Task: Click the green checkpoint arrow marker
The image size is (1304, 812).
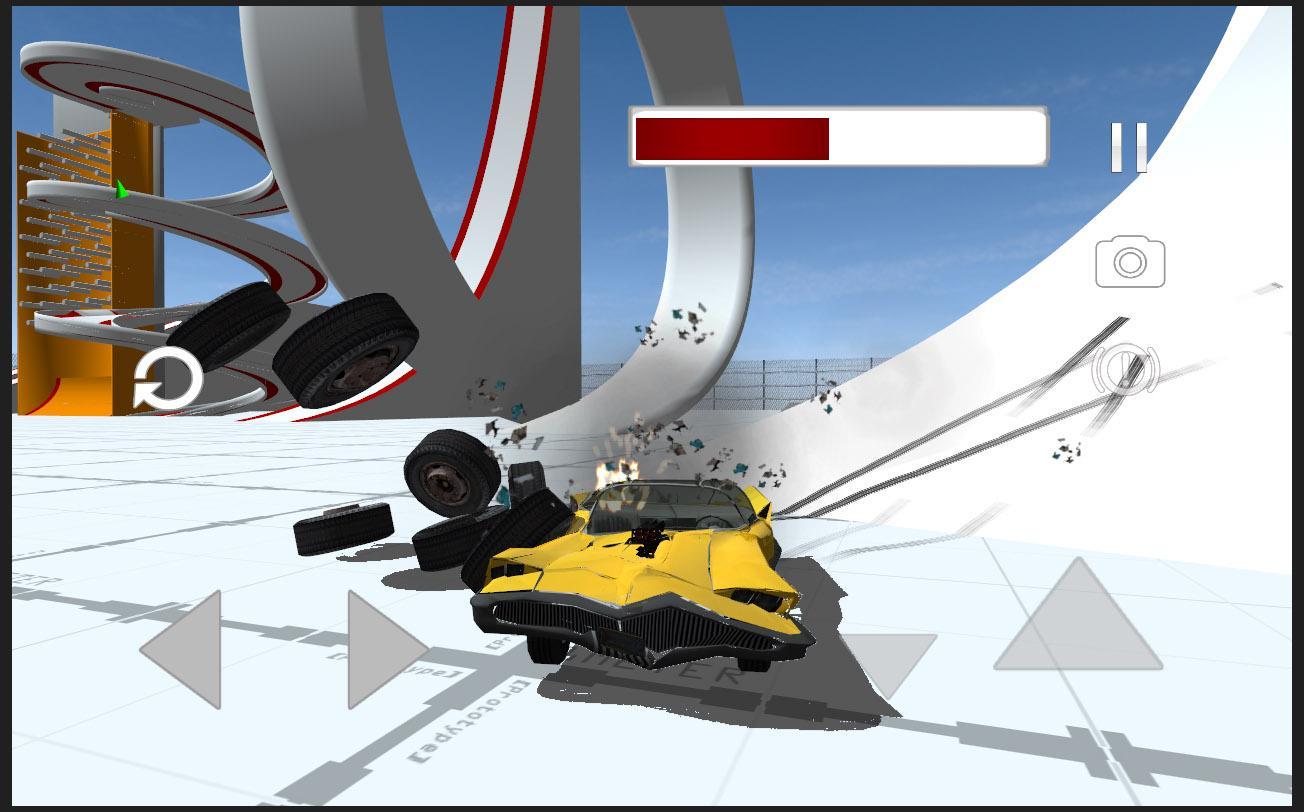Action: (120, 188)
